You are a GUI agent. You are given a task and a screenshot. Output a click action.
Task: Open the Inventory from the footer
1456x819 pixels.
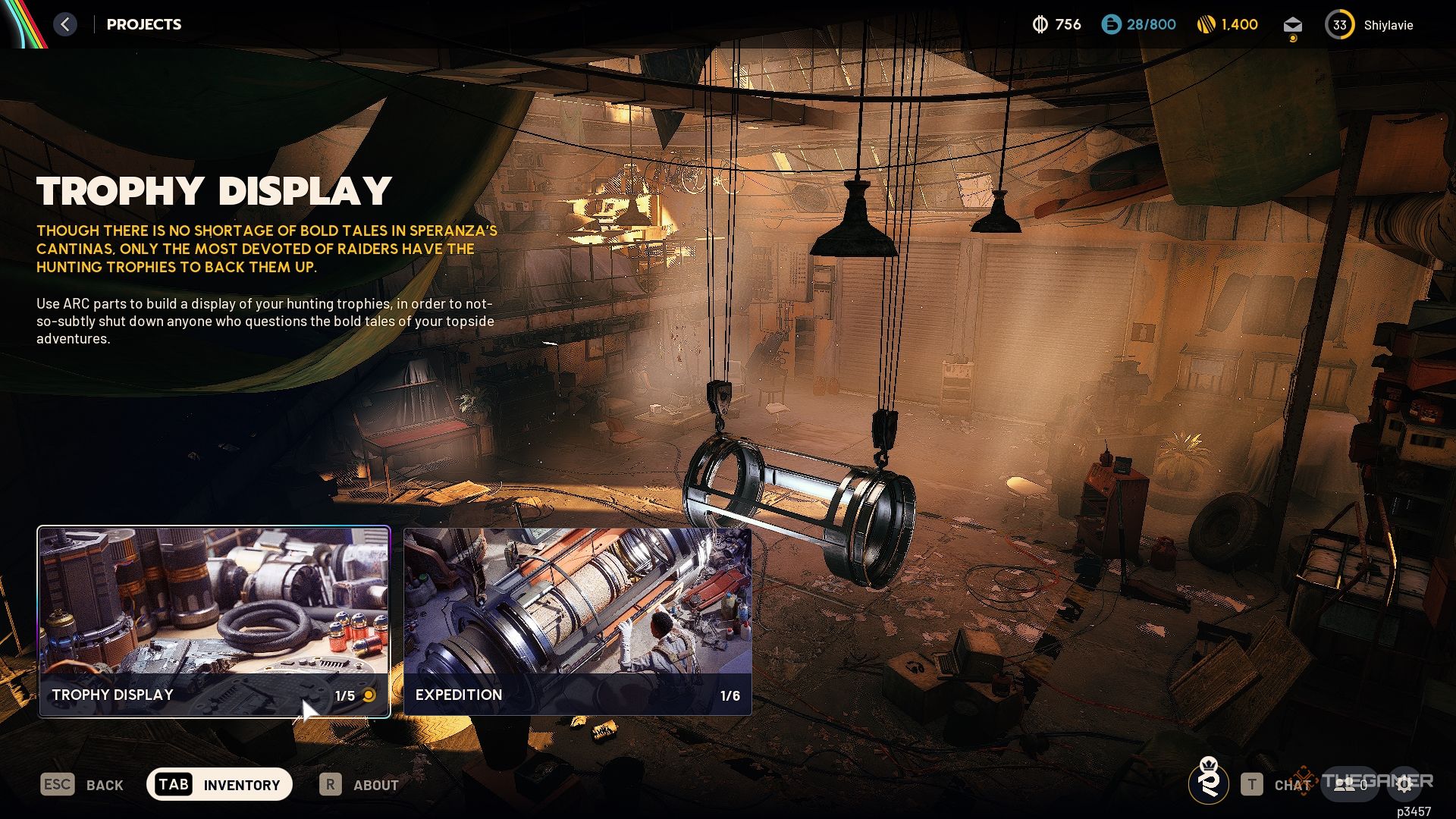[219, 784]
